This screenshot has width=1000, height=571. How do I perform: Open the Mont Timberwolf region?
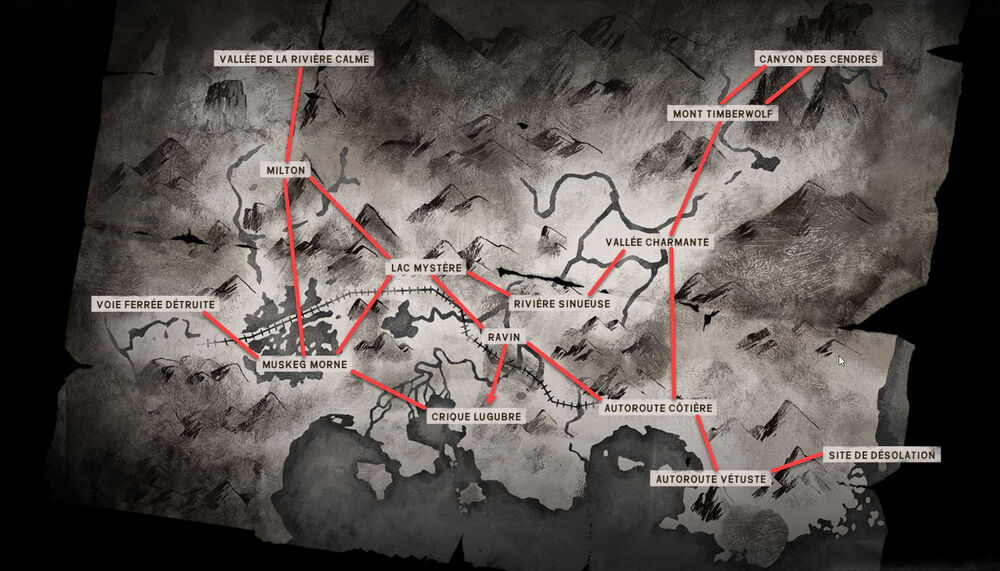click(x=723, y=114)
